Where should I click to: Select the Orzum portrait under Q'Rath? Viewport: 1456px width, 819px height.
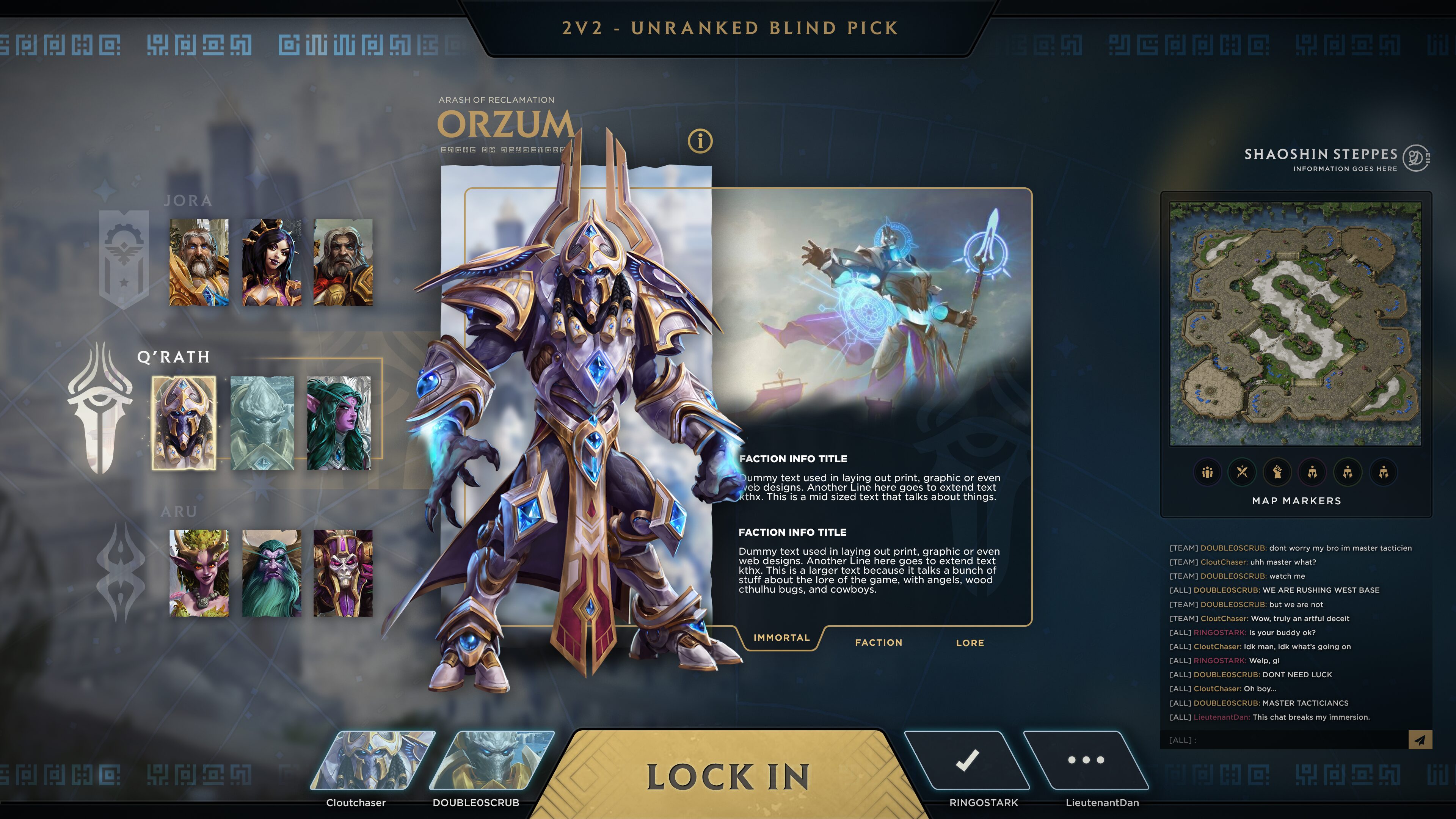tap(184, 423)
